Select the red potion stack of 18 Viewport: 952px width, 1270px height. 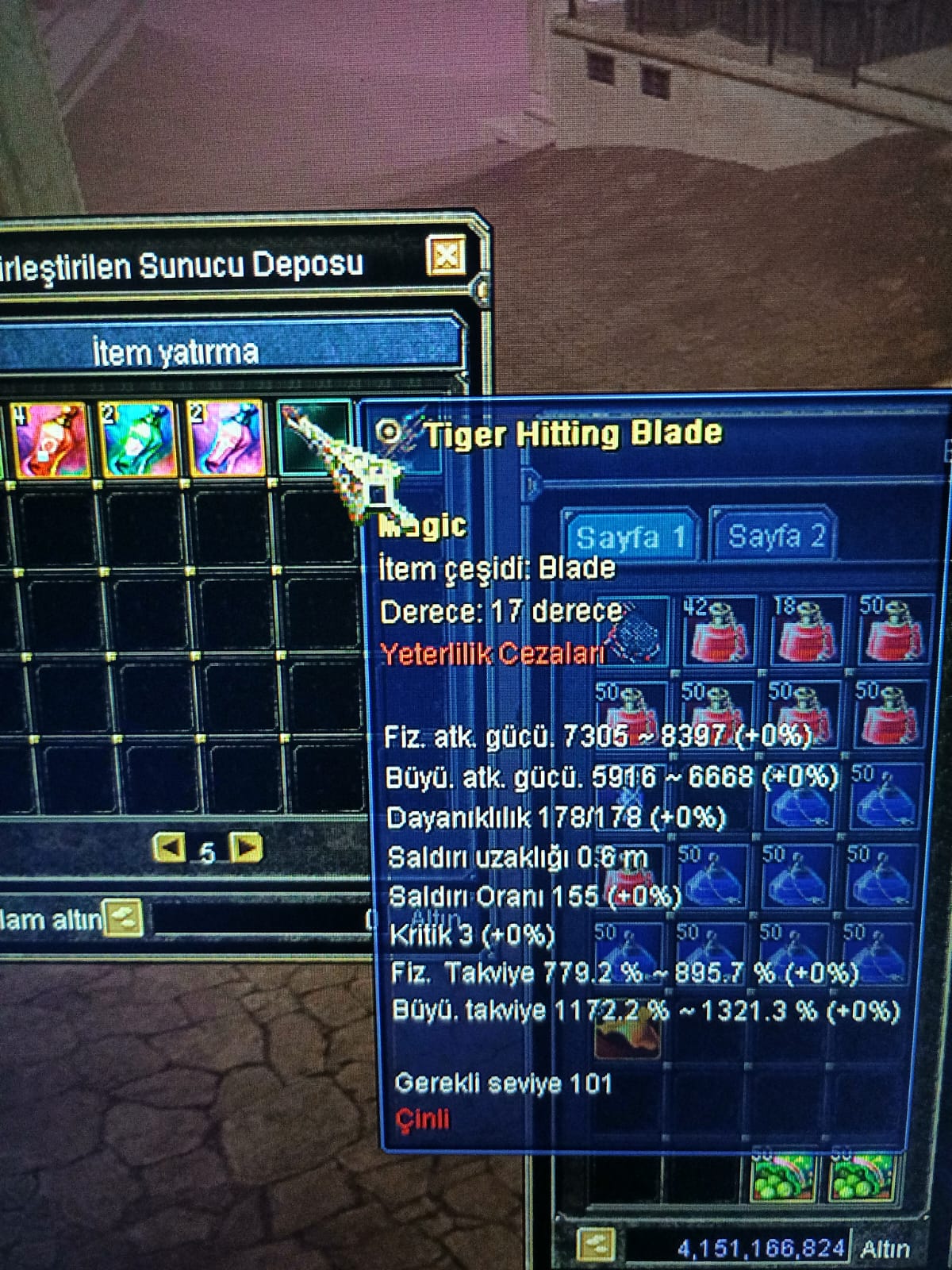[x=806, y=631]
